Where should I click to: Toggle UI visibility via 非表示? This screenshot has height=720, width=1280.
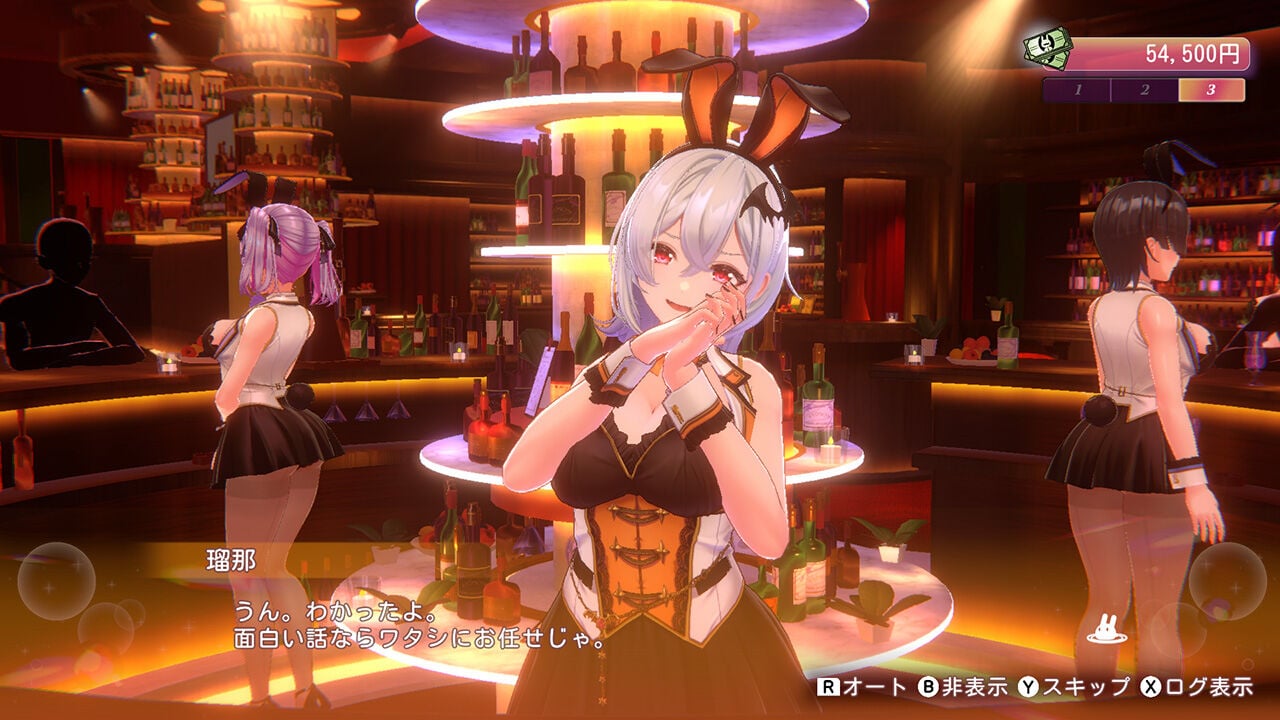[975, 688]
